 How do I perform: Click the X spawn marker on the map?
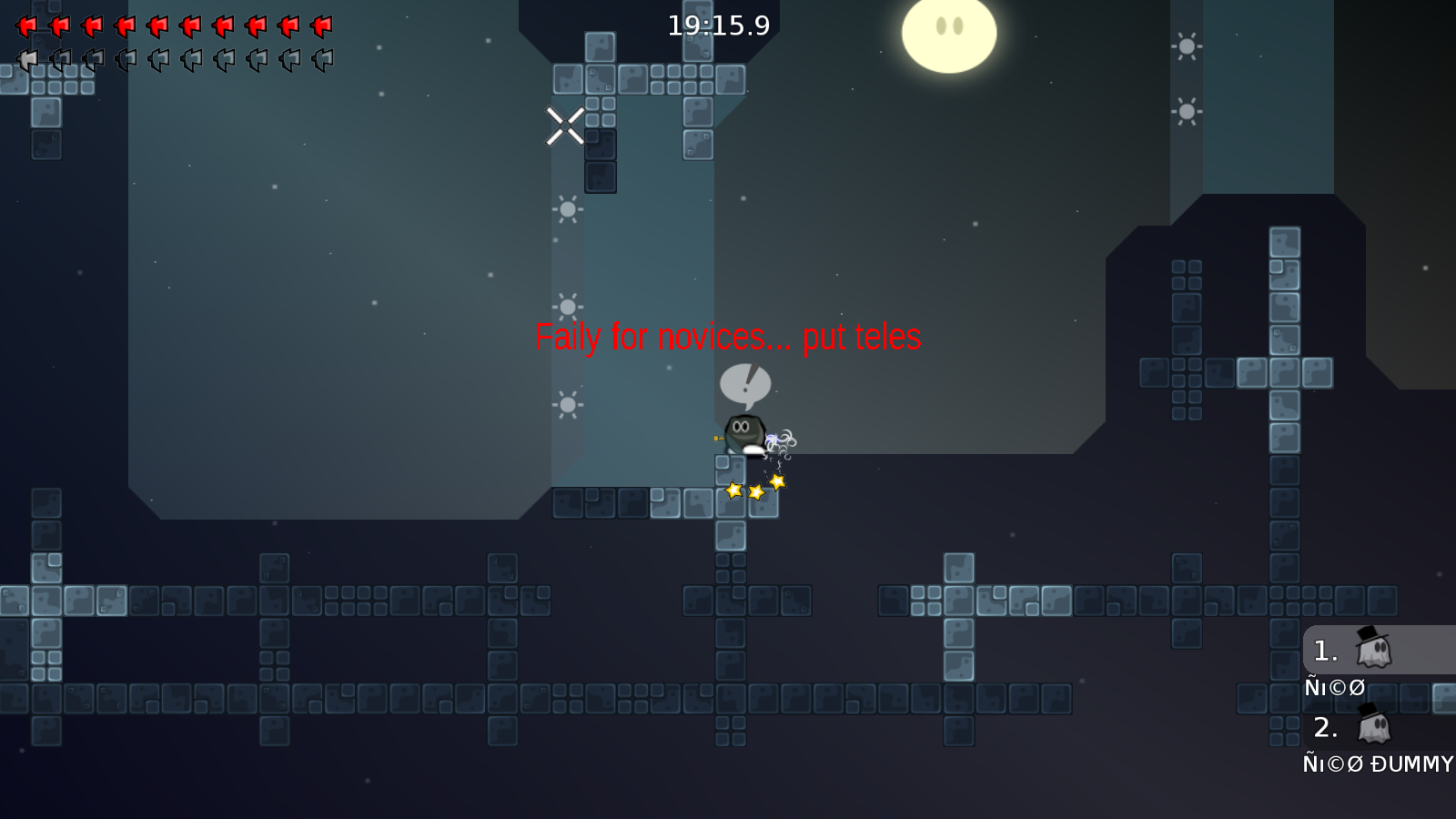click(563, 127)
